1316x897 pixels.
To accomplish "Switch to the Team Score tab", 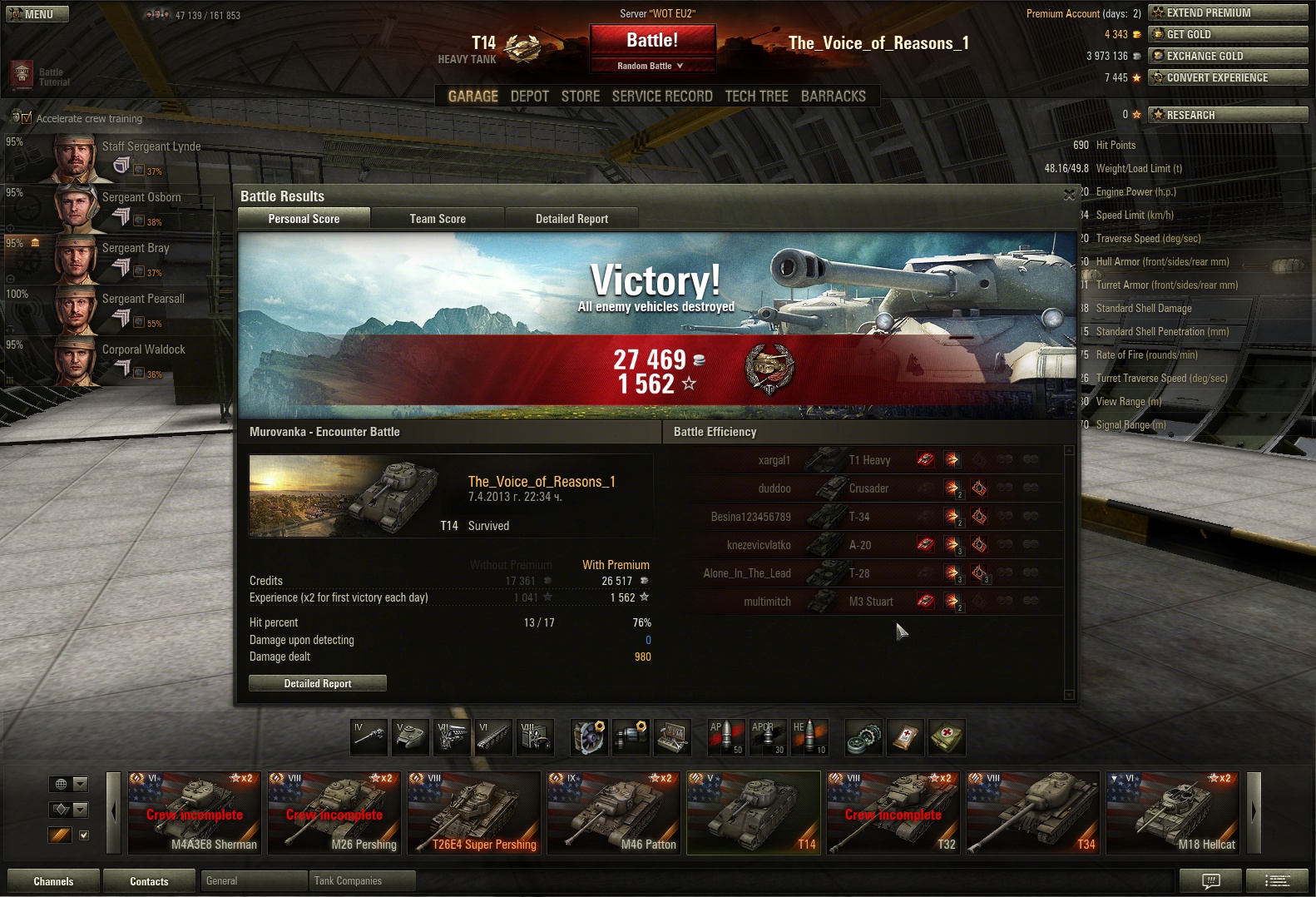I will (438, 219).
